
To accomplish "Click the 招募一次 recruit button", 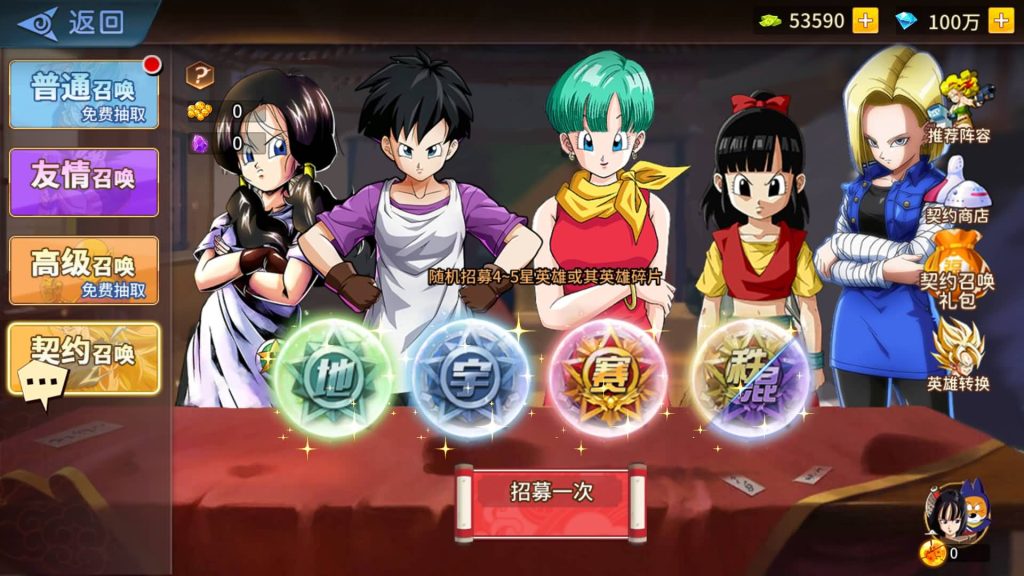I will (x=551, y=492).
